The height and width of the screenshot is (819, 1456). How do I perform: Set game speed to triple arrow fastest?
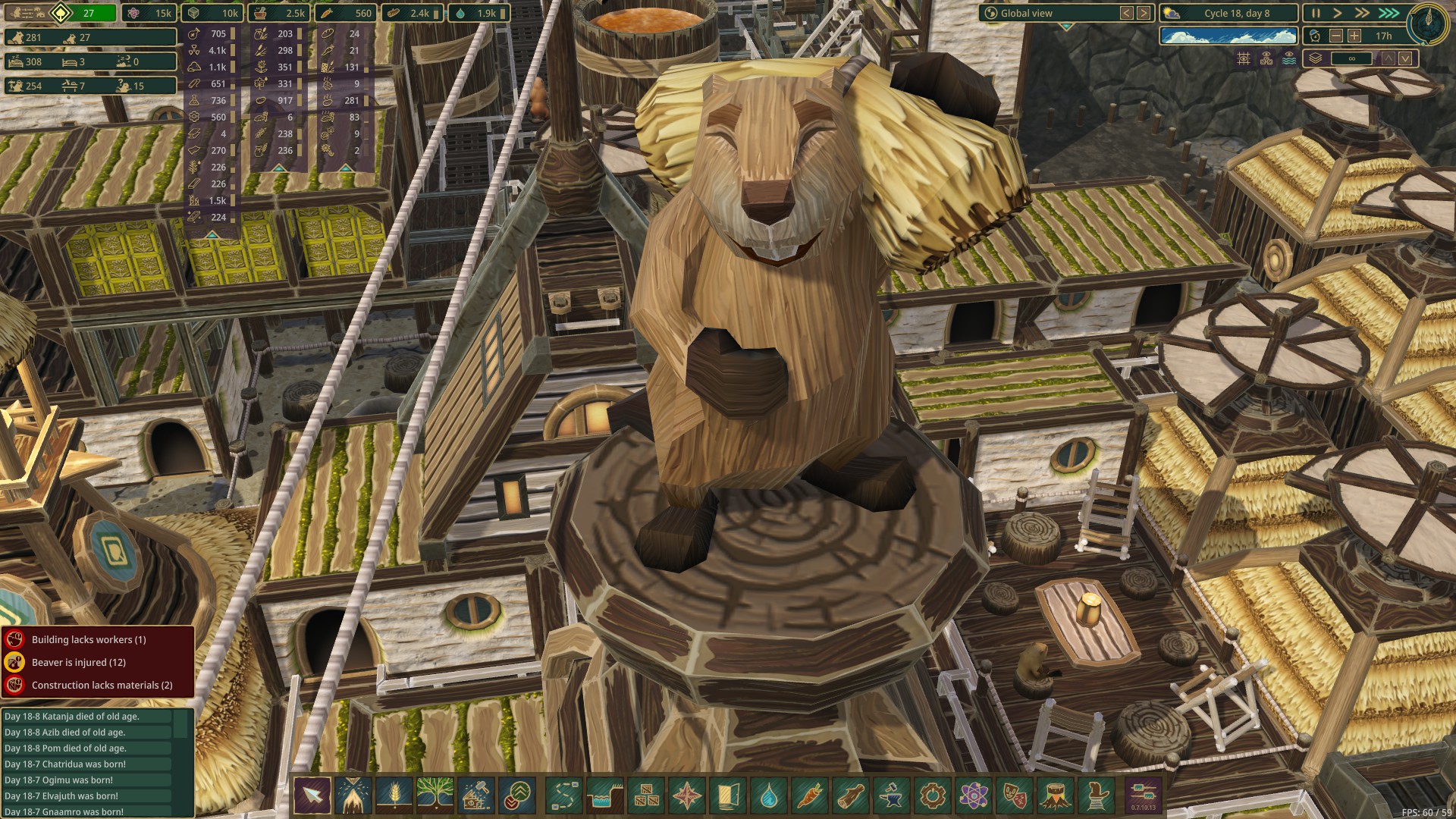1389,13
